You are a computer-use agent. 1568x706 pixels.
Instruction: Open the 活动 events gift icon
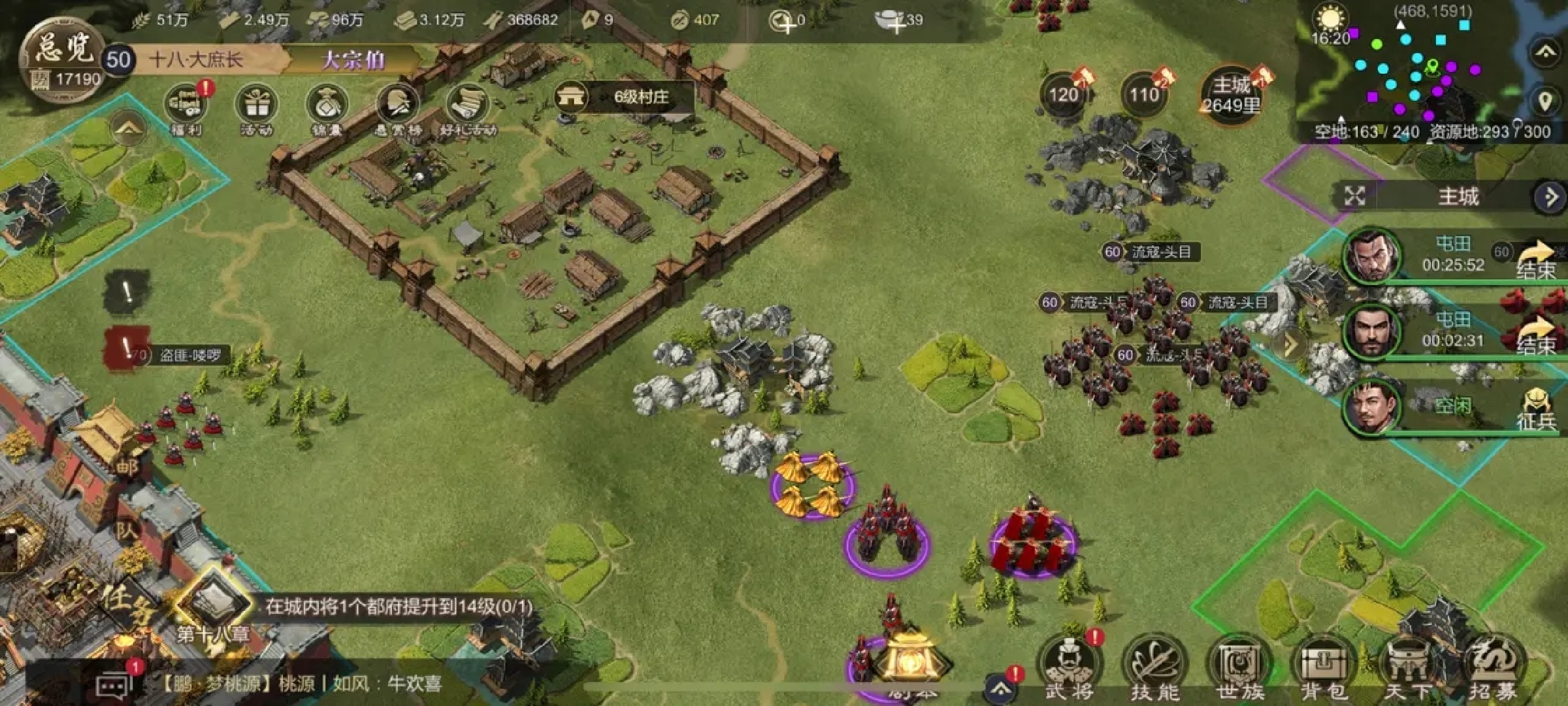[x=257, y=108]
